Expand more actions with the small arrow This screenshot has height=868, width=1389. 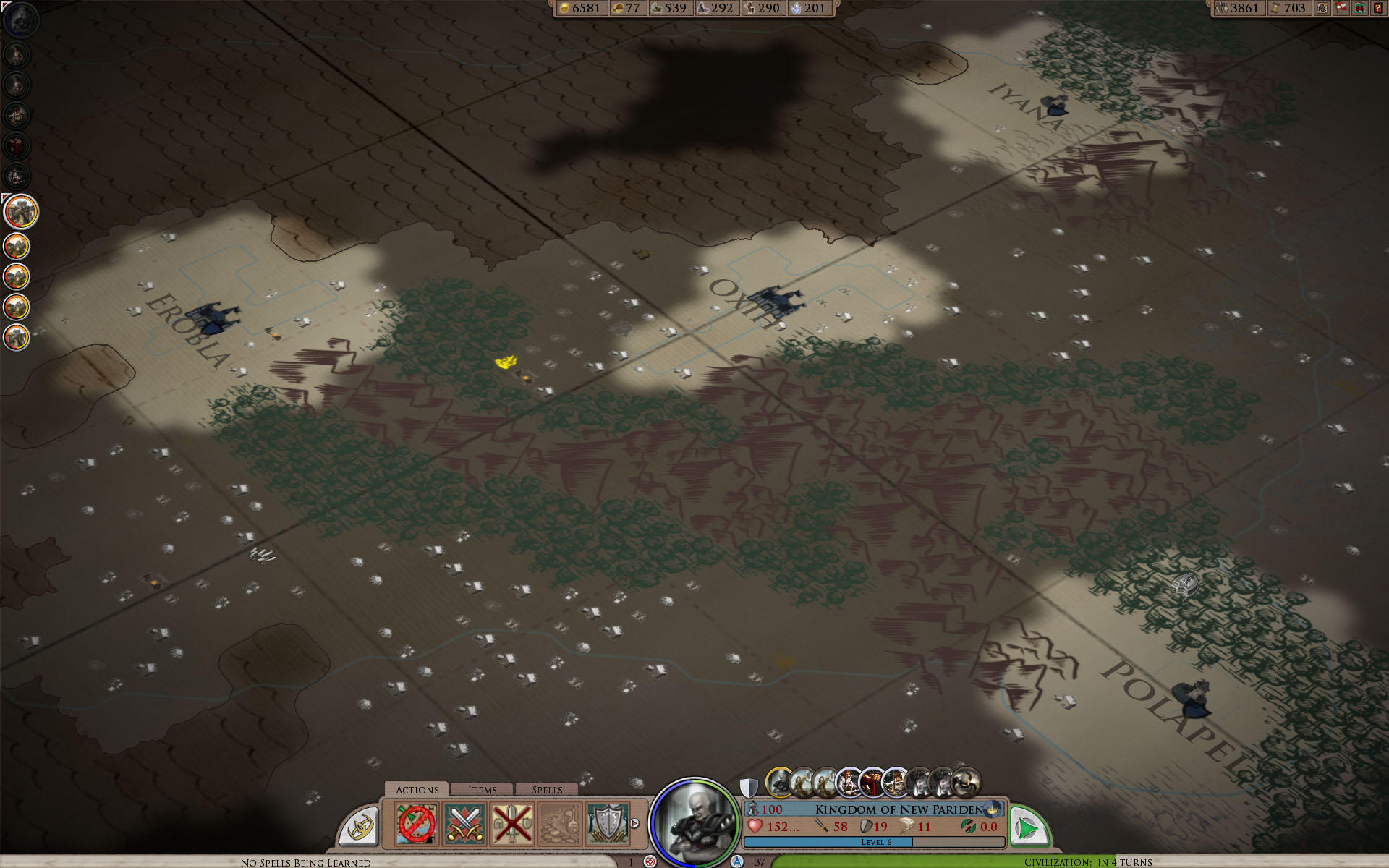(635, 823)
